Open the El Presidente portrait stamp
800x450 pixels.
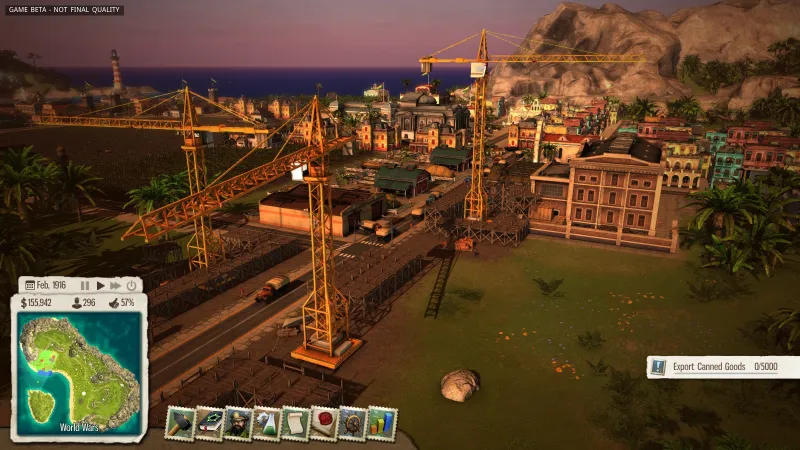coord(238,423)
